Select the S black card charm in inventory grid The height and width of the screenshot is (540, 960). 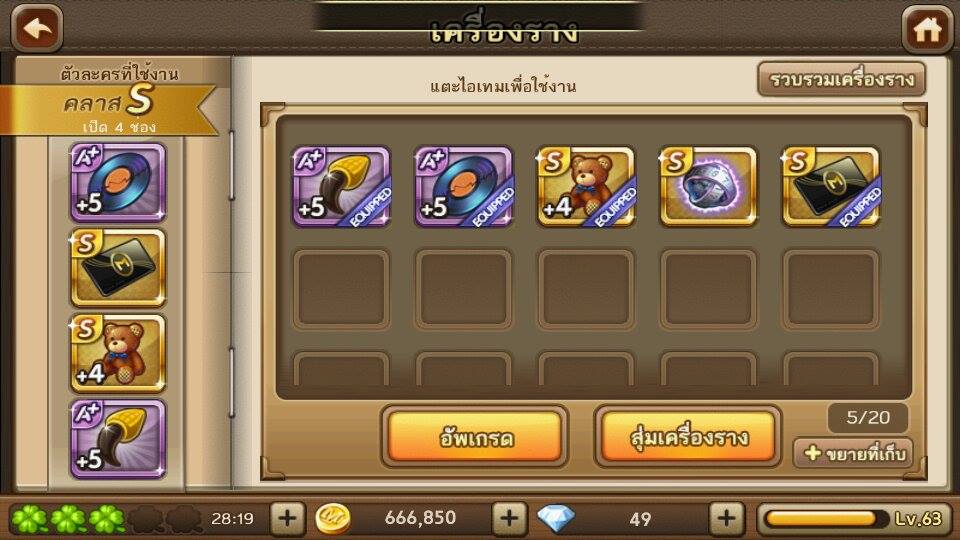tap(831, 187)
